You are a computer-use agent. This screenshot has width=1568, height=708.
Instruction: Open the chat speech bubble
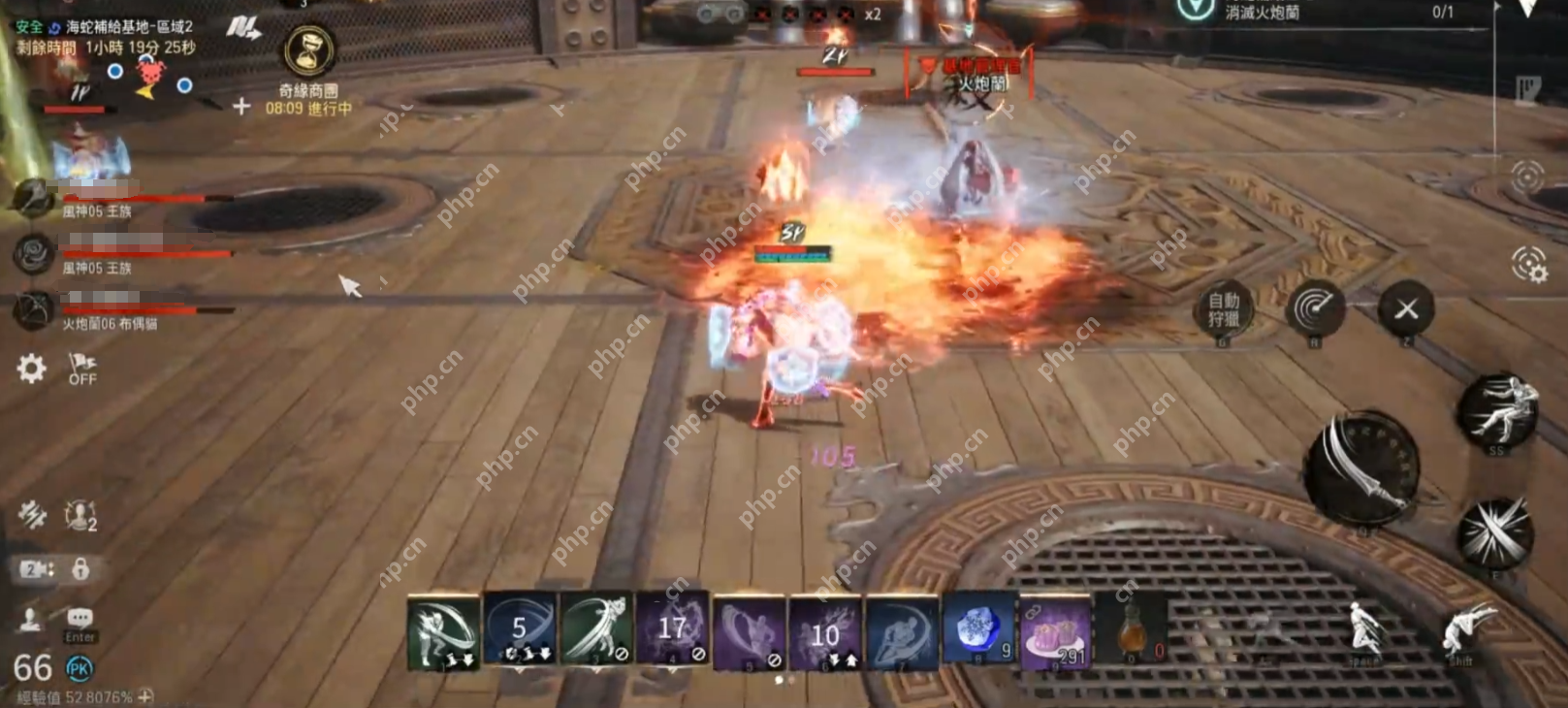pyautogui.click(x=80, y=619)
